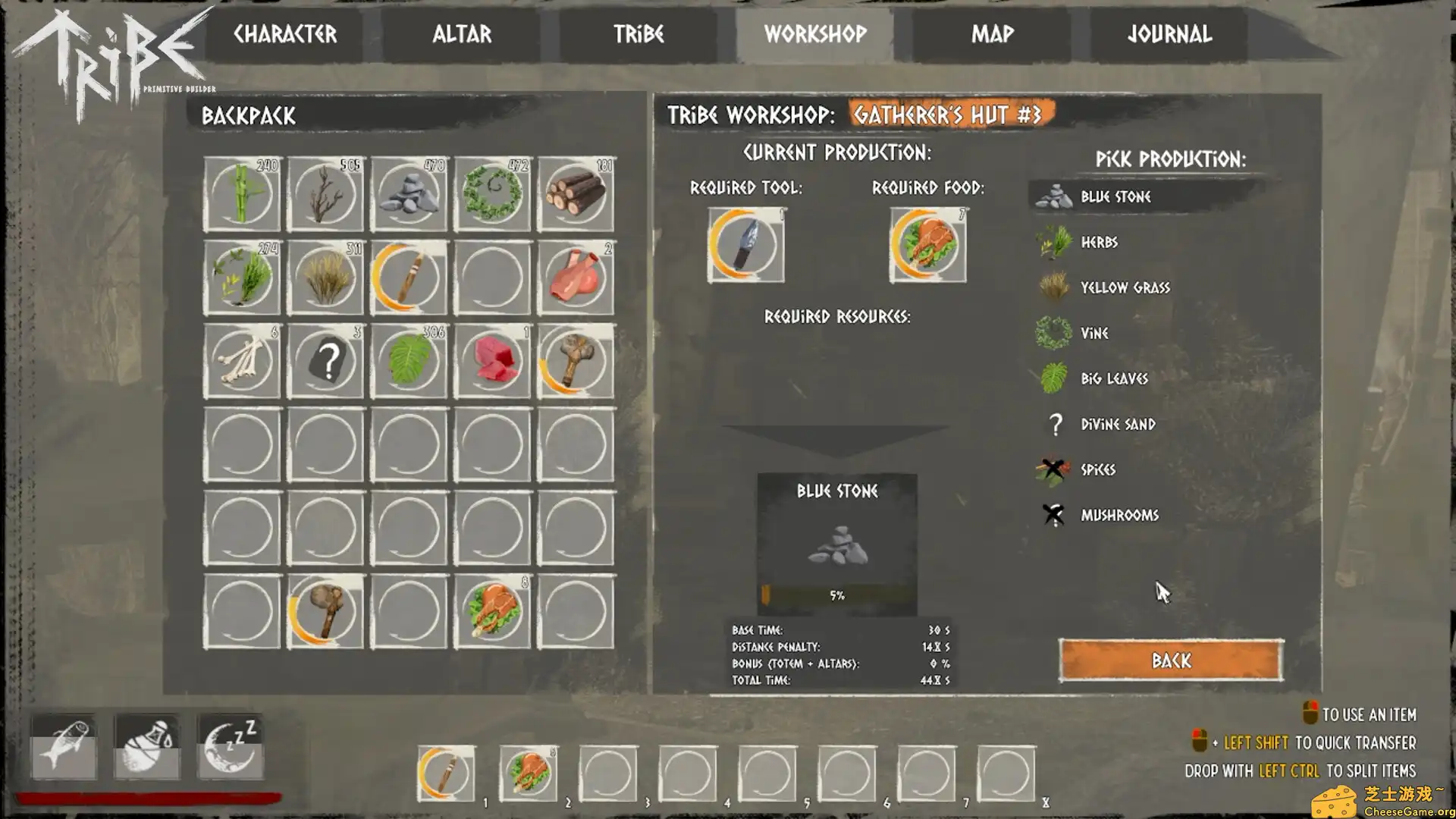Choose Mushrooms in Pick Production list
Viewport: 1456px width, 819px height.
[1119, 515]
